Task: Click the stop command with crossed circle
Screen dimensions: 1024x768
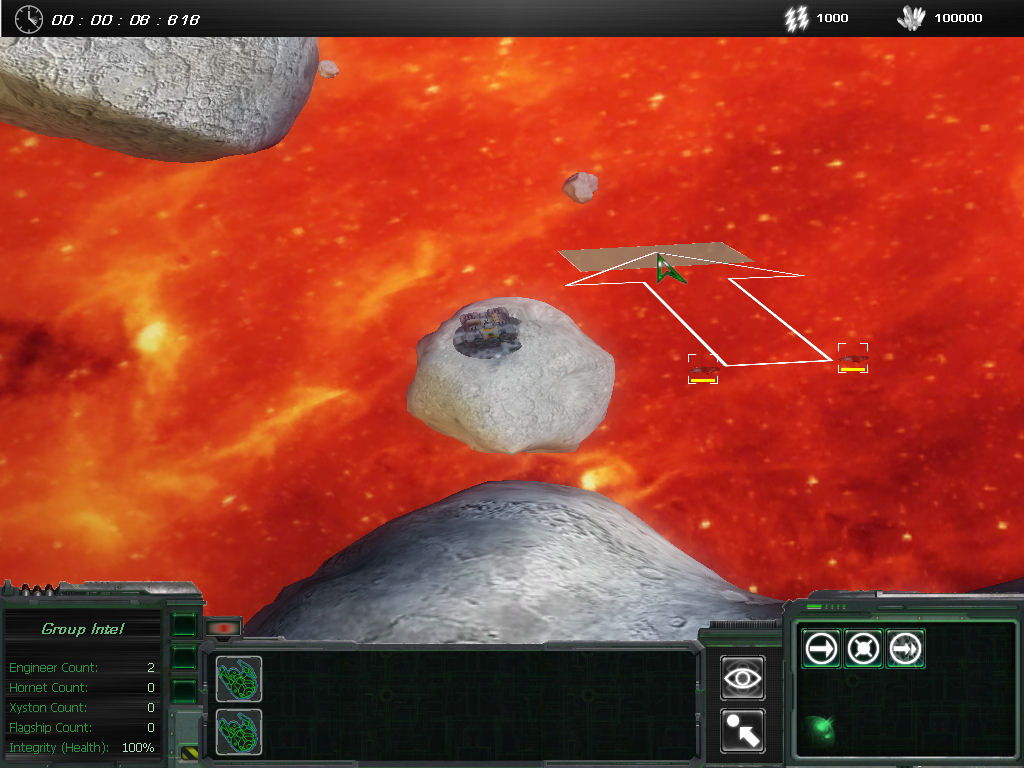Action: click(x=863, y=649)
